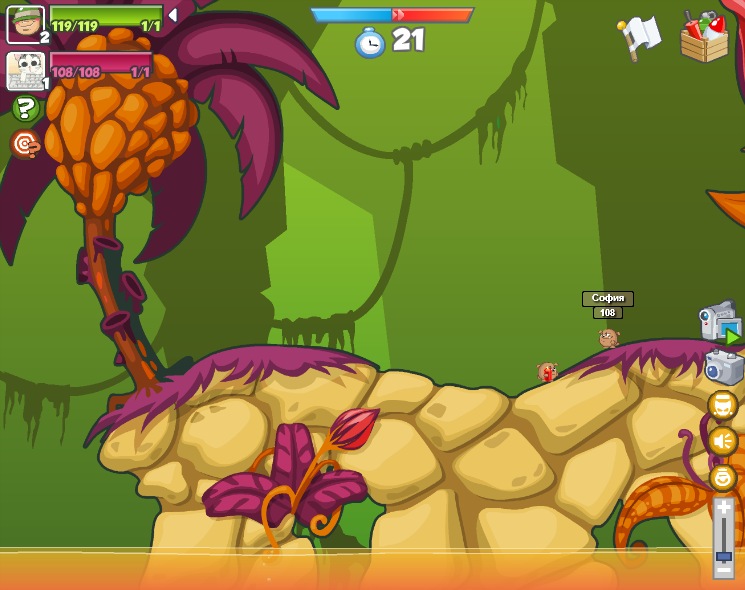Screen dimensions: 745x590
Task: Click the round face button above the speaker
Action: (722, 405)
